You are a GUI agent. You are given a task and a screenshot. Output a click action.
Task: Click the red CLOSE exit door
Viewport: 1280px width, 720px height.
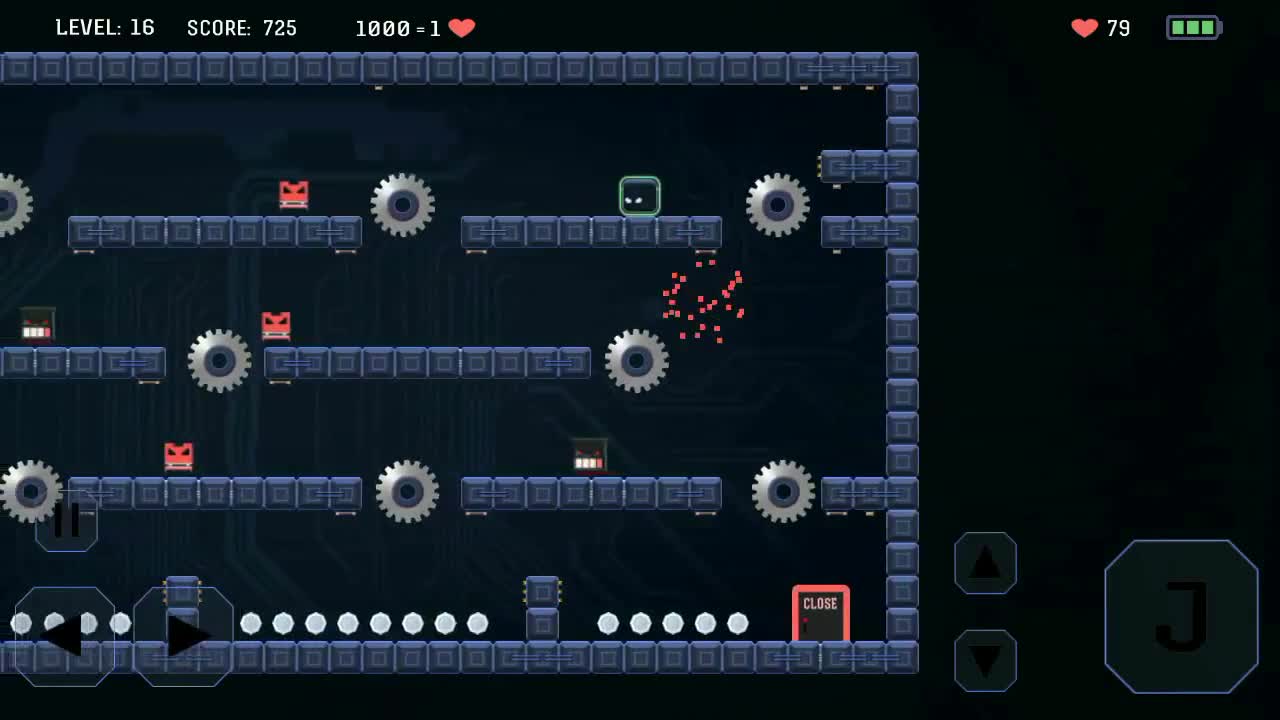821,614
